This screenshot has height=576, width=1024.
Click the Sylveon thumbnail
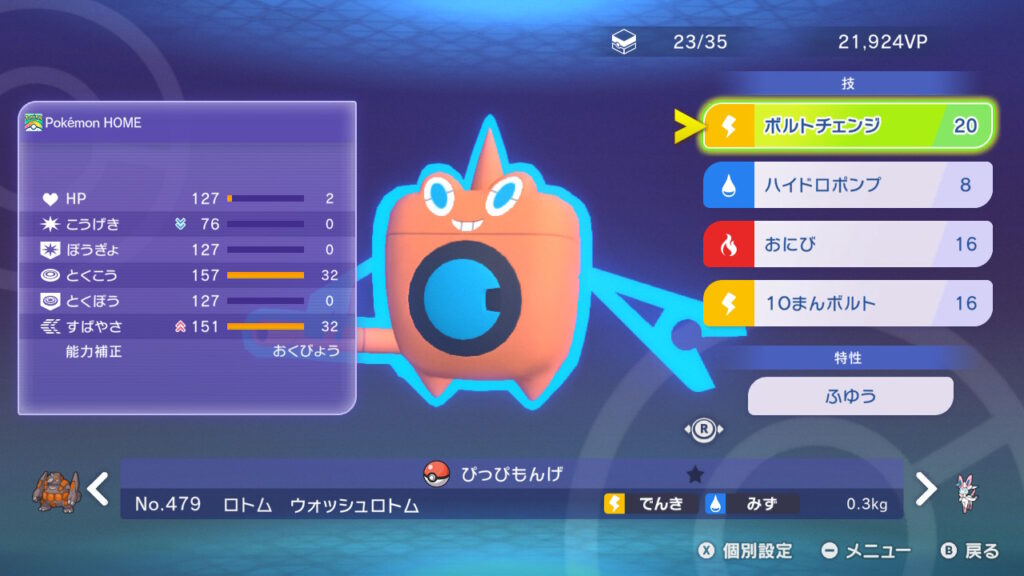[x=968, y=491]
